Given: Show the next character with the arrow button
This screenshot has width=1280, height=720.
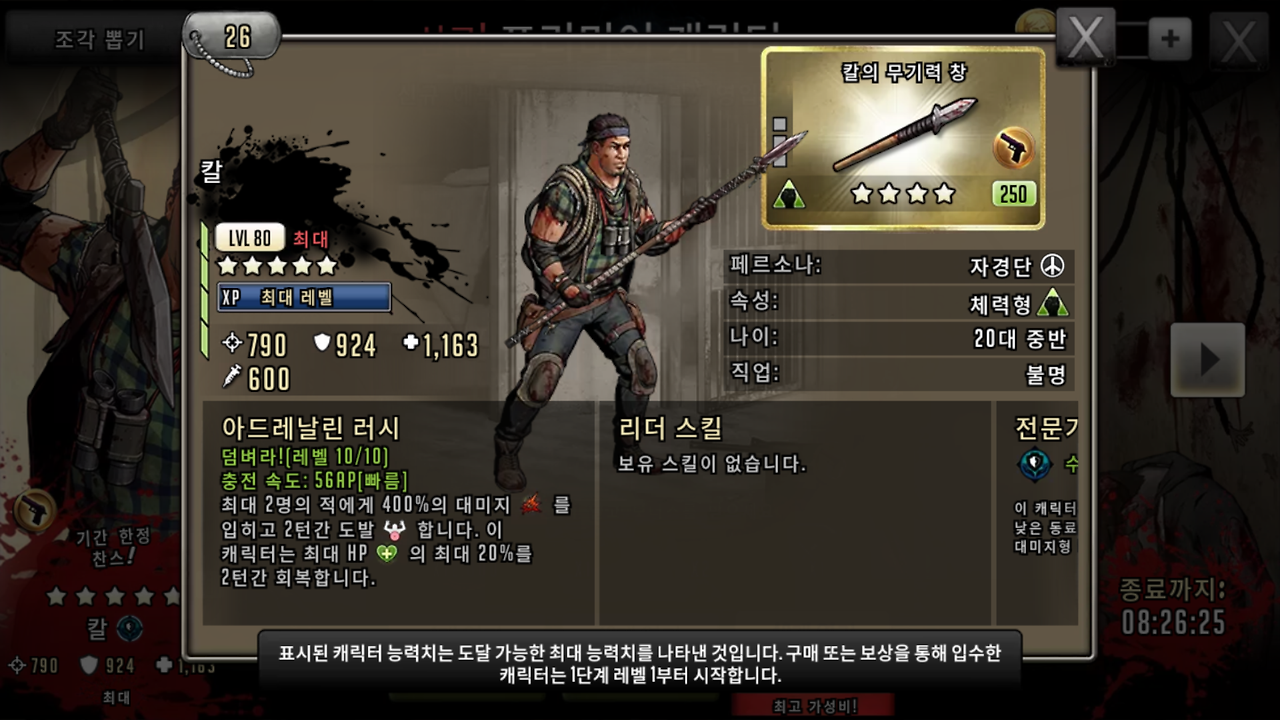Looking at the screenshot, I should click(1207, 359).
